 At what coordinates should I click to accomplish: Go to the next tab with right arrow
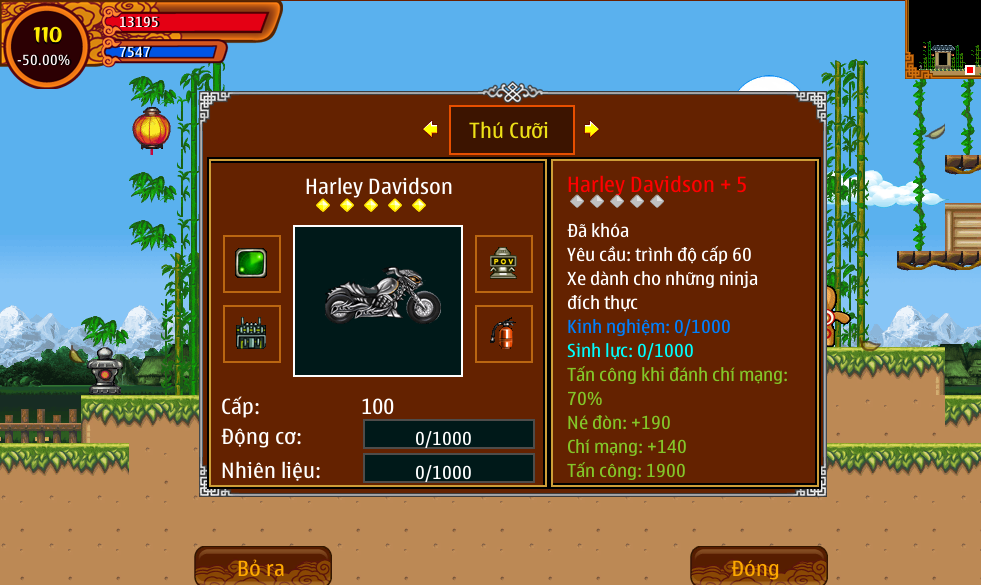(x=591, y=129)
